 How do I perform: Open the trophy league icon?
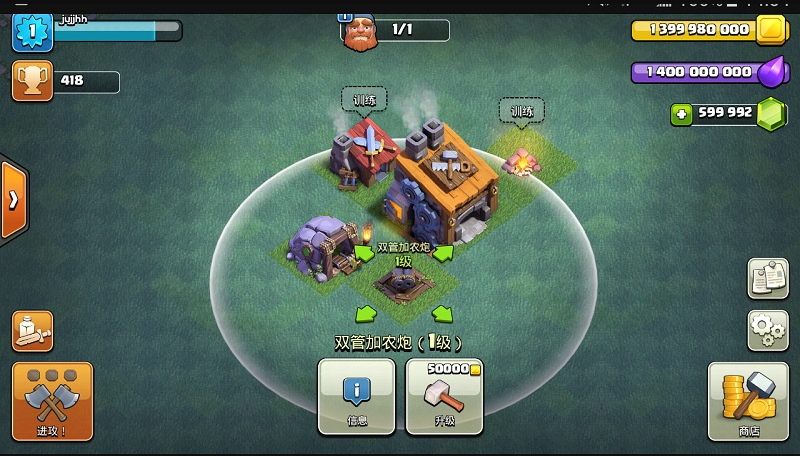point(32,81)
